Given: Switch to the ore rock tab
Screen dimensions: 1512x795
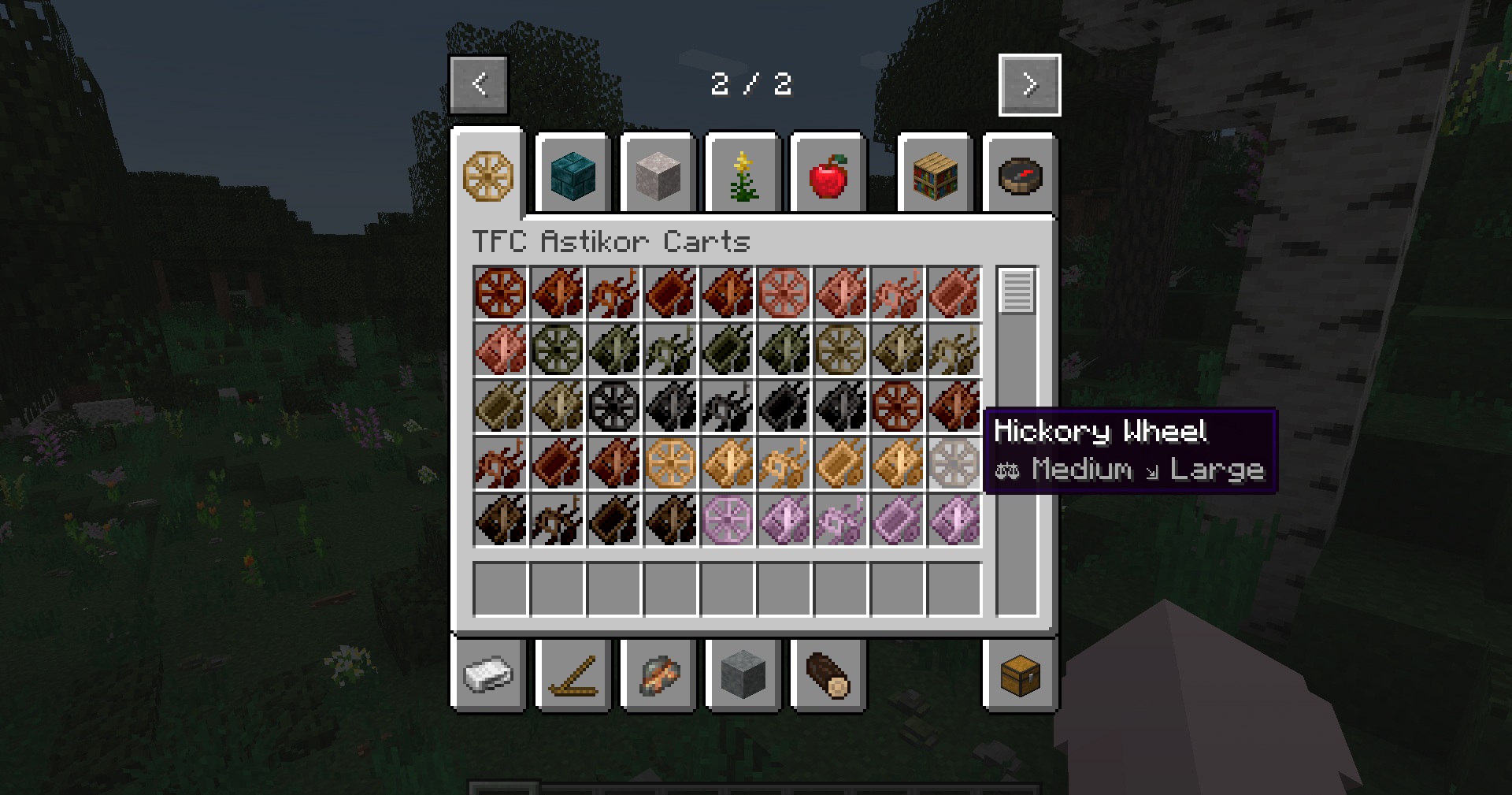Looking at the screenshot, I should (x=658, y=675).
